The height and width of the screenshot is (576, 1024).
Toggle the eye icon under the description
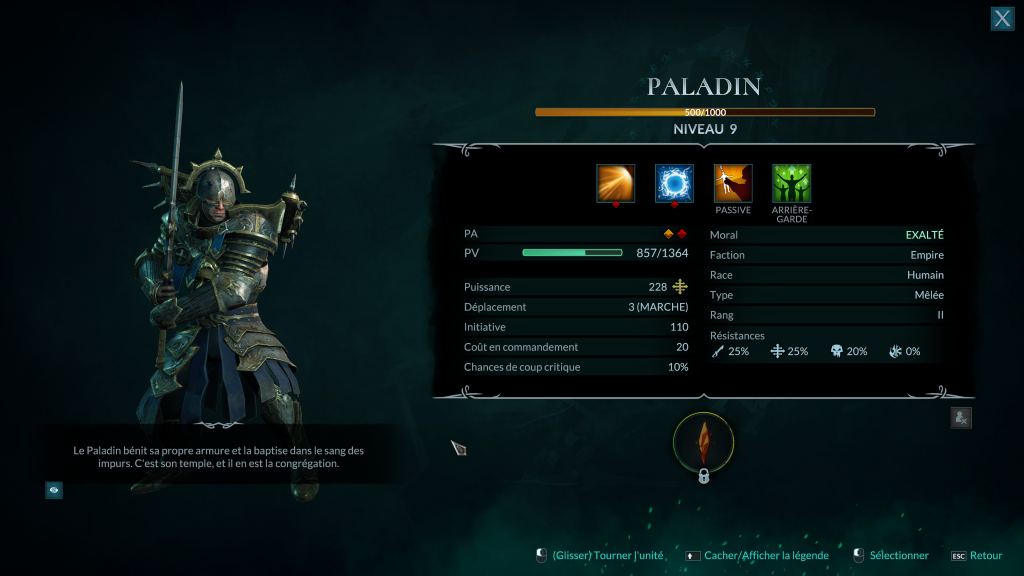point(54,490)
